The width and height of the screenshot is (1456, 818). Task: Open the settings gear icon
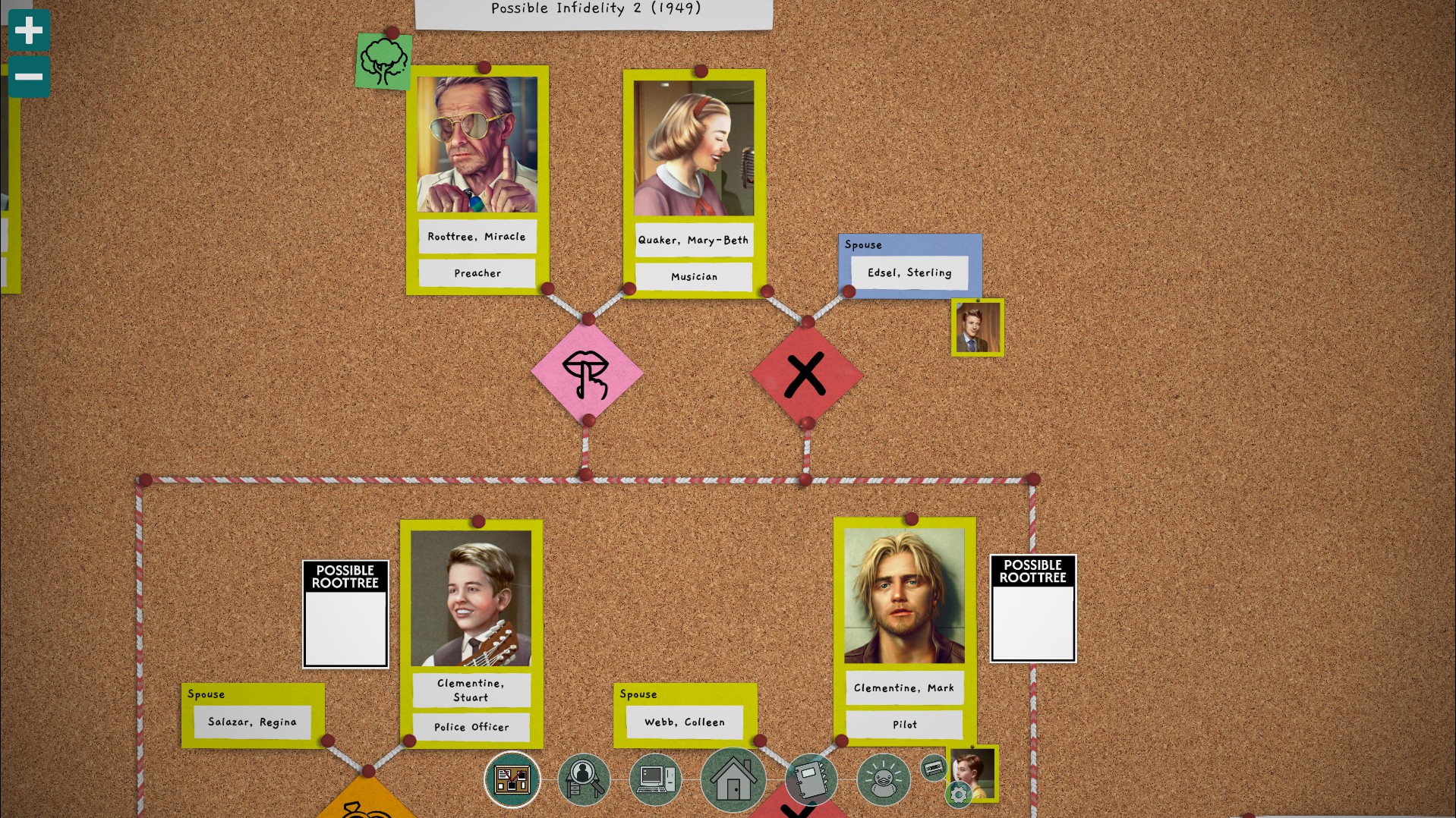pyautogui.click(x=958, y=794)
